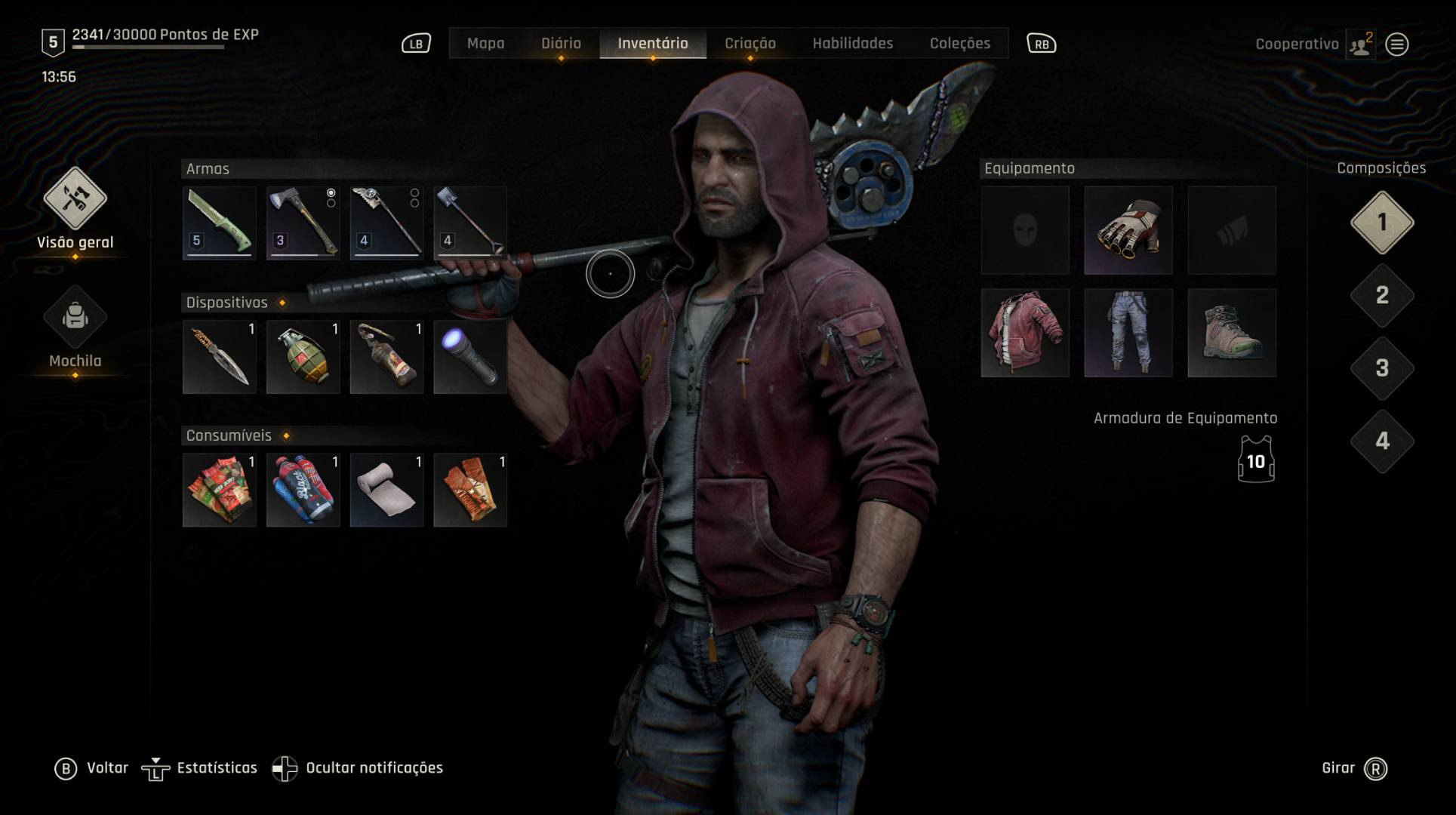
Task: Pick the throwing knife device slot
Action: click(x=220, y=357)
